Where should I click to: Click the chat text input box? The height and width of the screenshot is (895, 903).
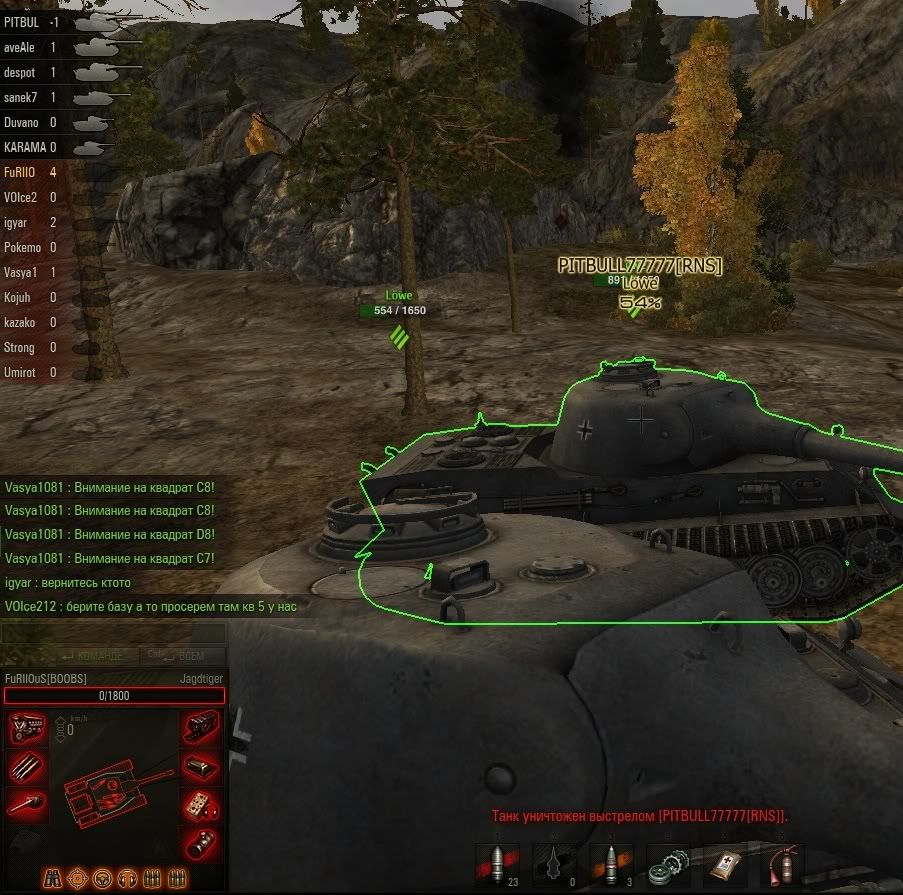point(112,633)
